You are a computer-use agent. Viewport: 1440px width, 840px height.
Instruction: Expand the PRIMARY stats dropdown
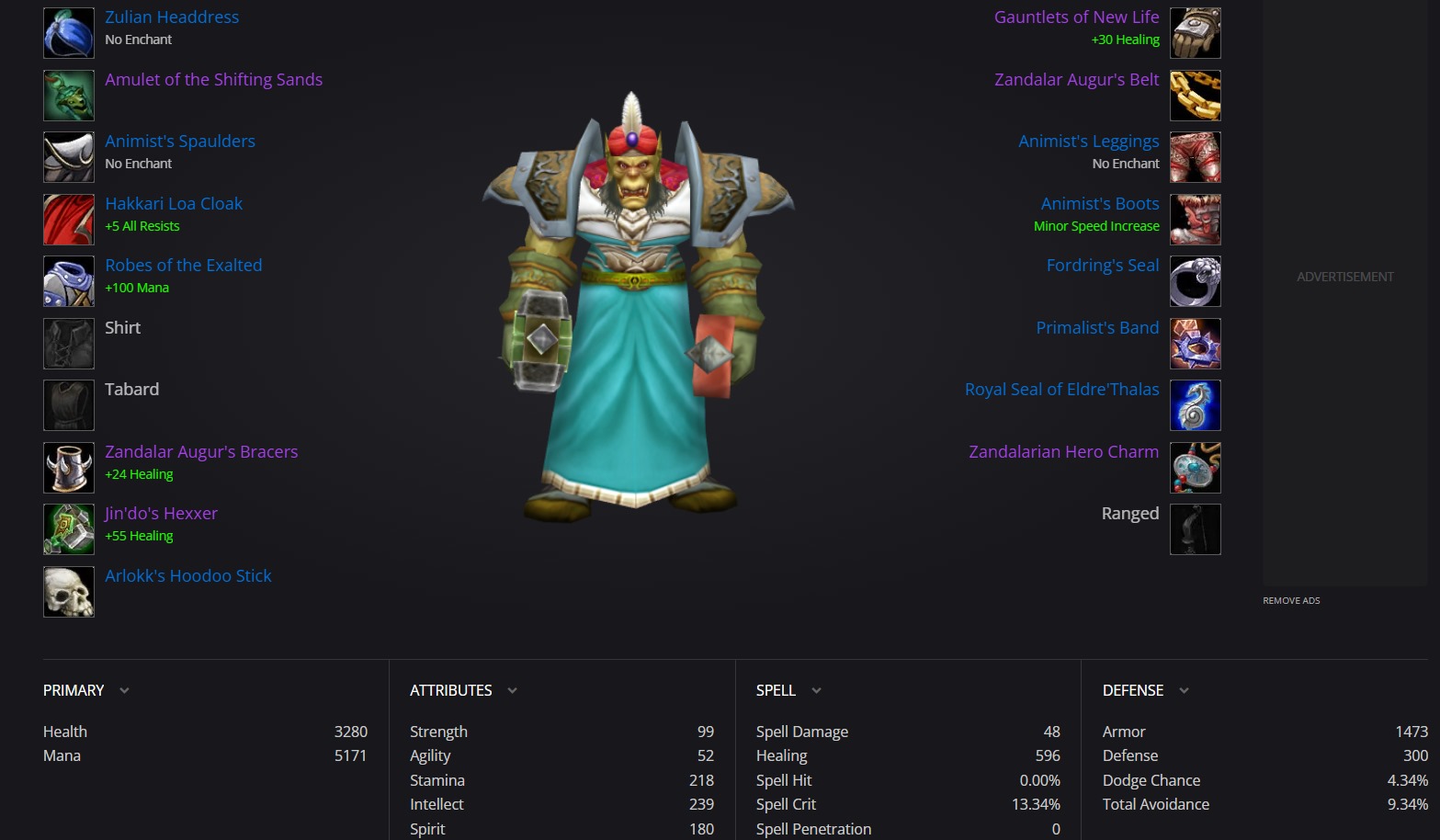(x=124, y=690)
